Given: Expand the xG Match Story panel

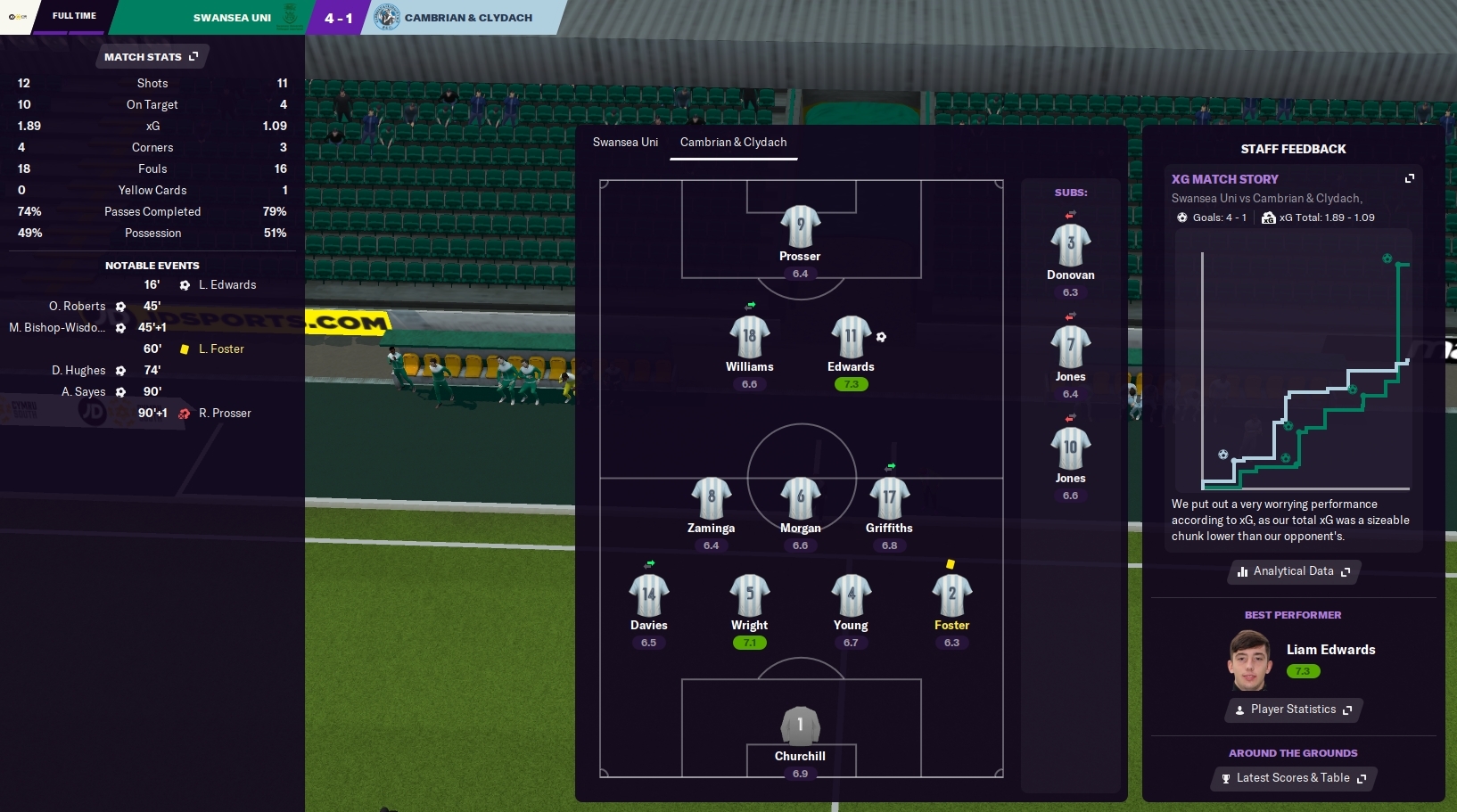Looking at the screenshot, I should click(1410, 178).
